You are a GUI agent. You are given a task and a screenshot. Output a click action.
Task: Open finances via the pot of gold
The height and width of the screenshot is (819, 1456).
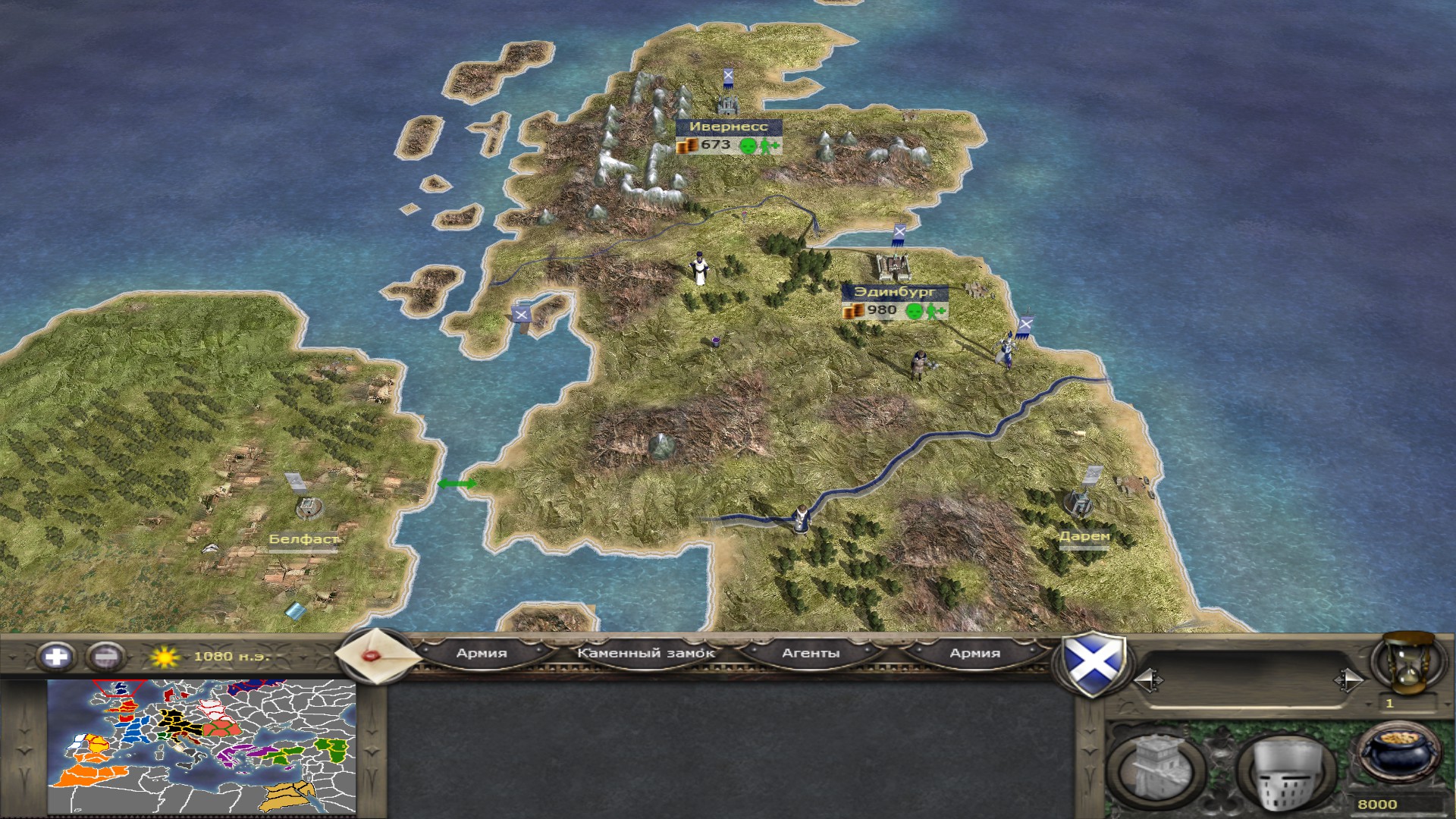click(1398, 755)
